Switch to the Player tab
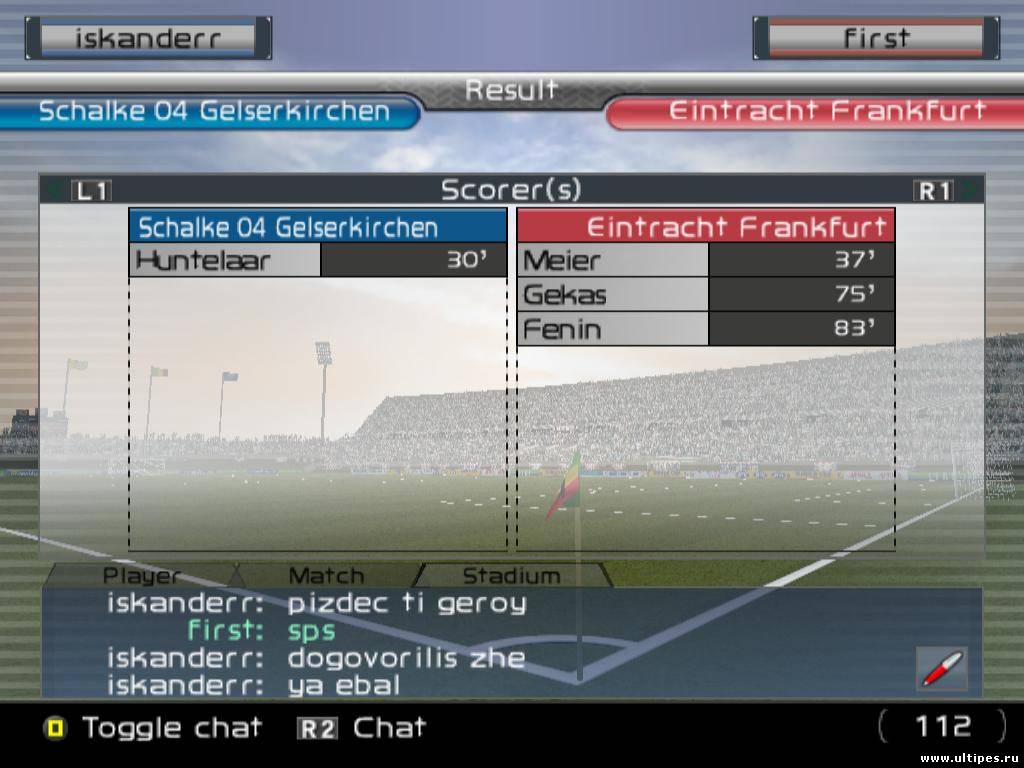The width and height of the screenshot is (1024, 768). point(143,576)
